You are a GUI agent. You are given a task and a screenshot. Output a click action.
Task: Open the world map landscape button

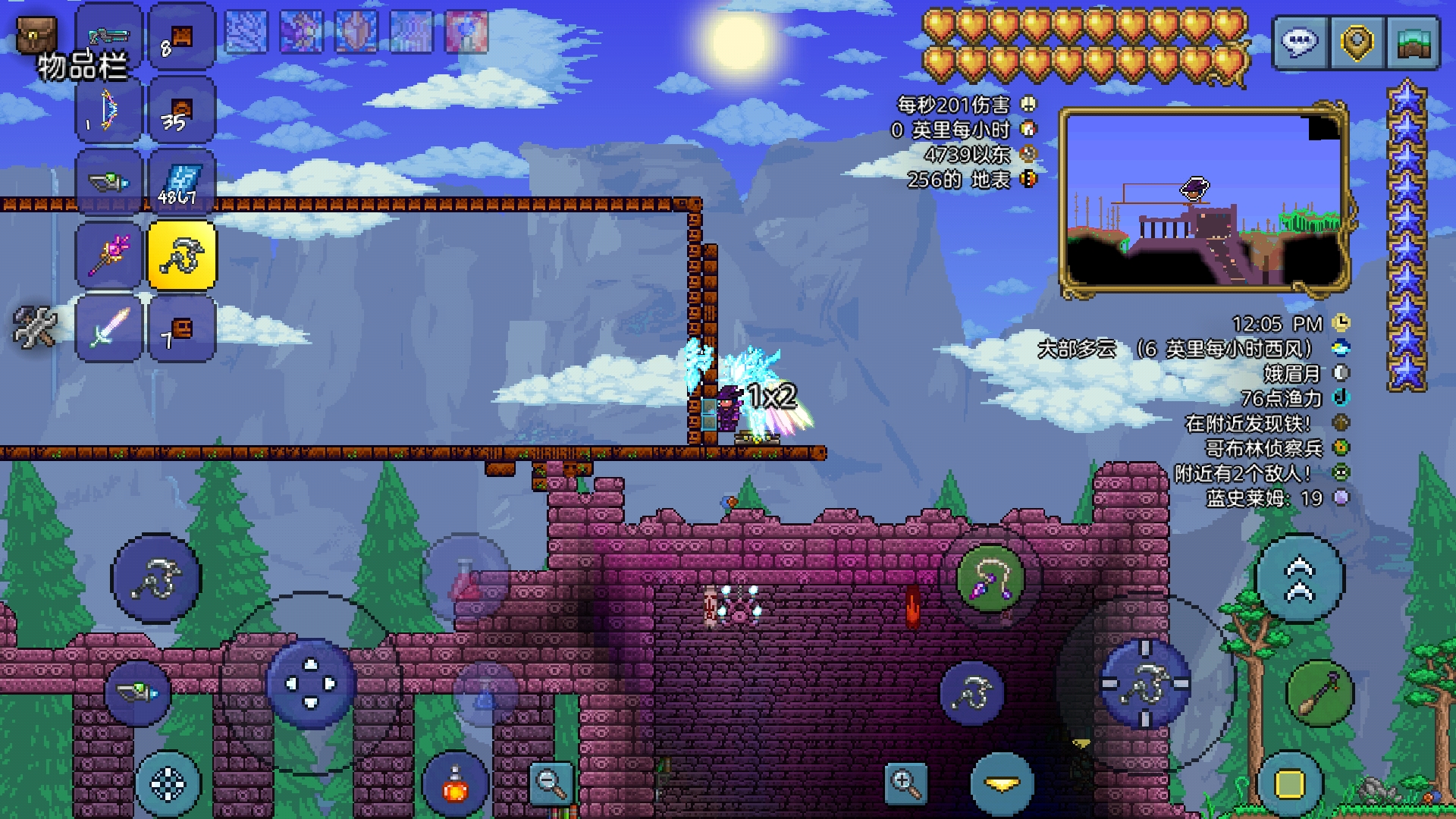(1413, 42)
